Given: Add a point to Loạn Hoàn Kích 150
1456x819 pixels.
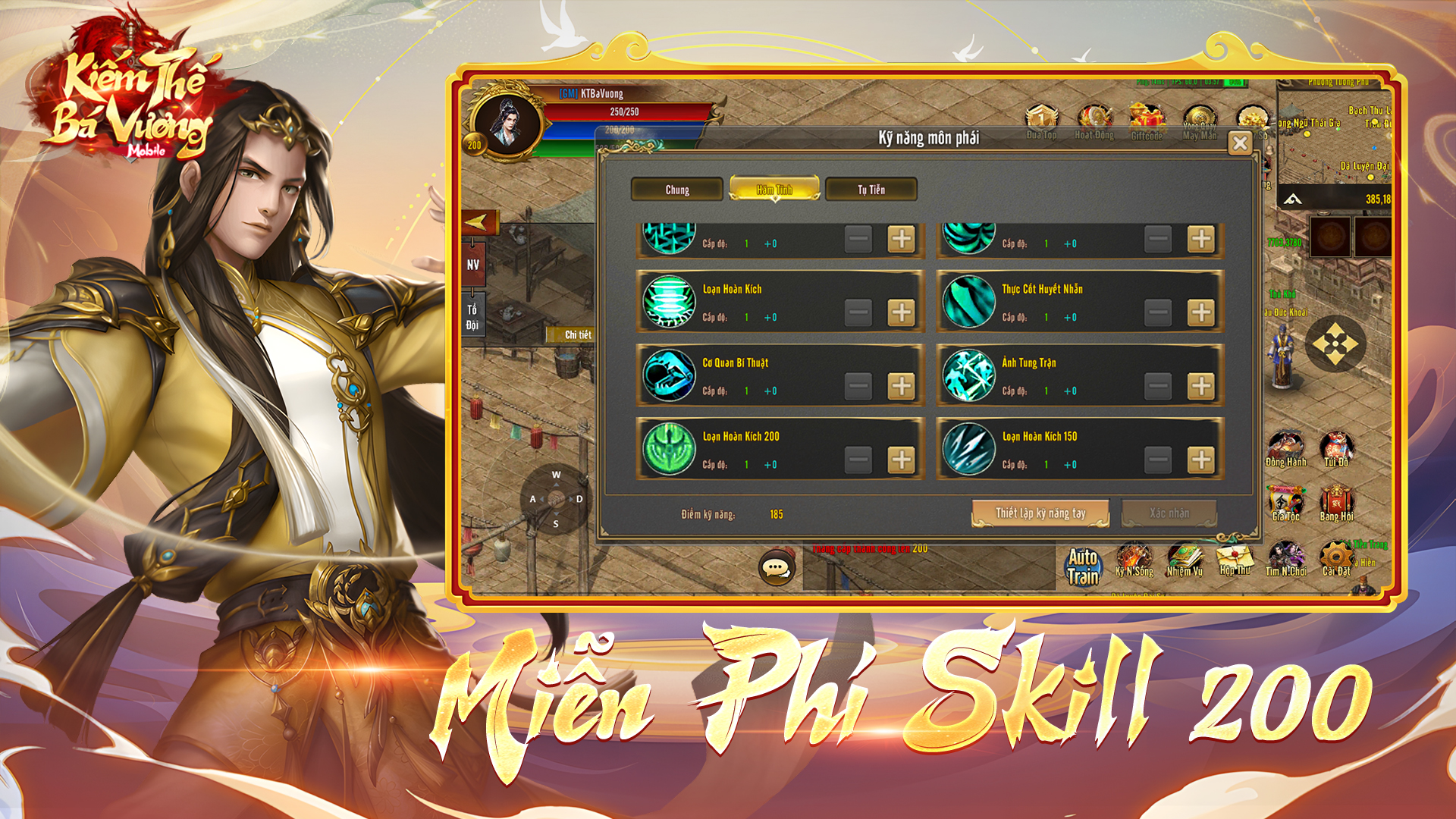Looking at the screenshot, I should coord(1200,460).
